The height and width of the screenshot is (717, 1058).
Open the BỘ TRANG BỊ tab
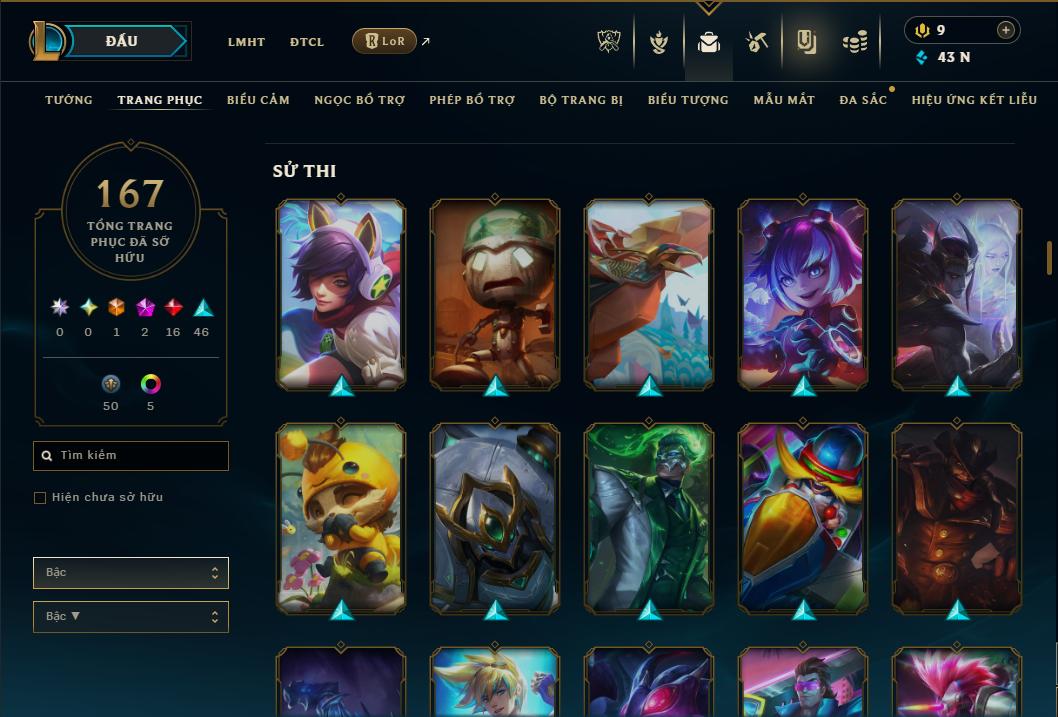[x=581, y=100]
